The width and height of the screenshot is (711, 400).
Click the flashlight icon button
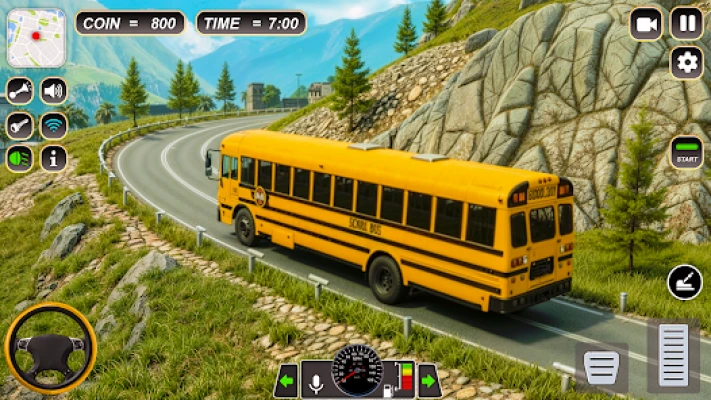pos(20,125)
